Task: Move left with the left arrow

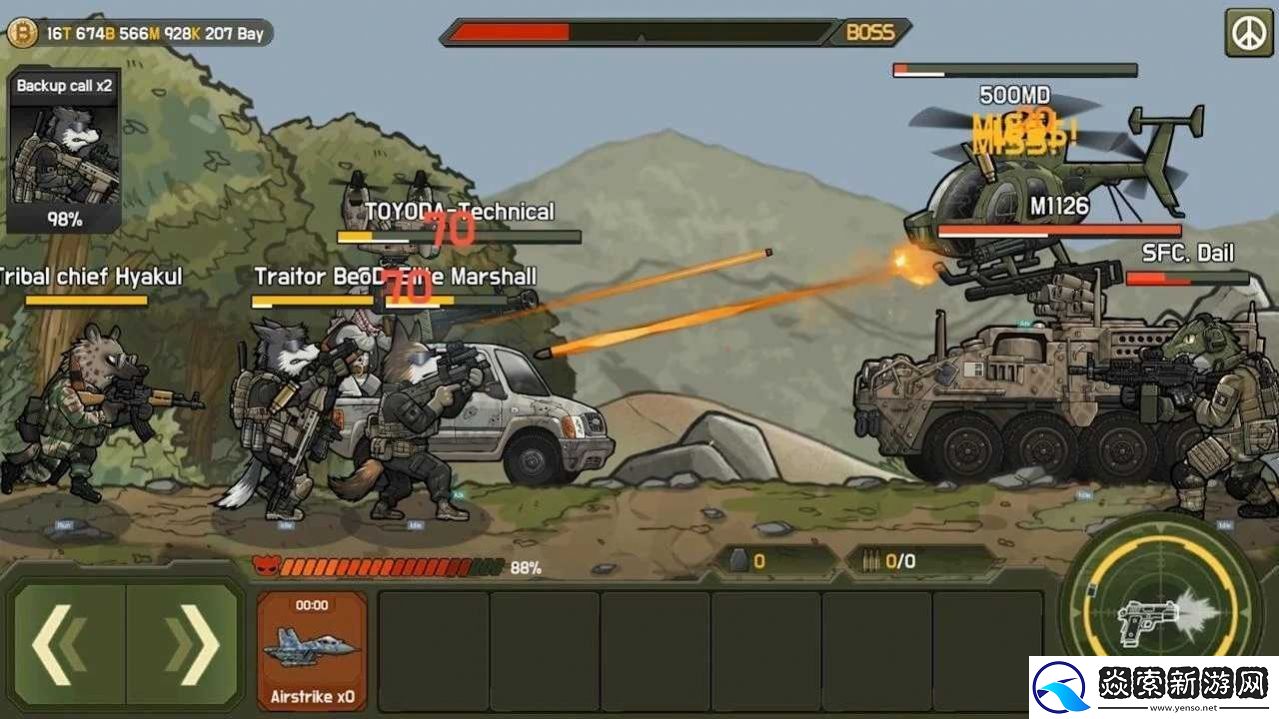Action: [68, 645]
